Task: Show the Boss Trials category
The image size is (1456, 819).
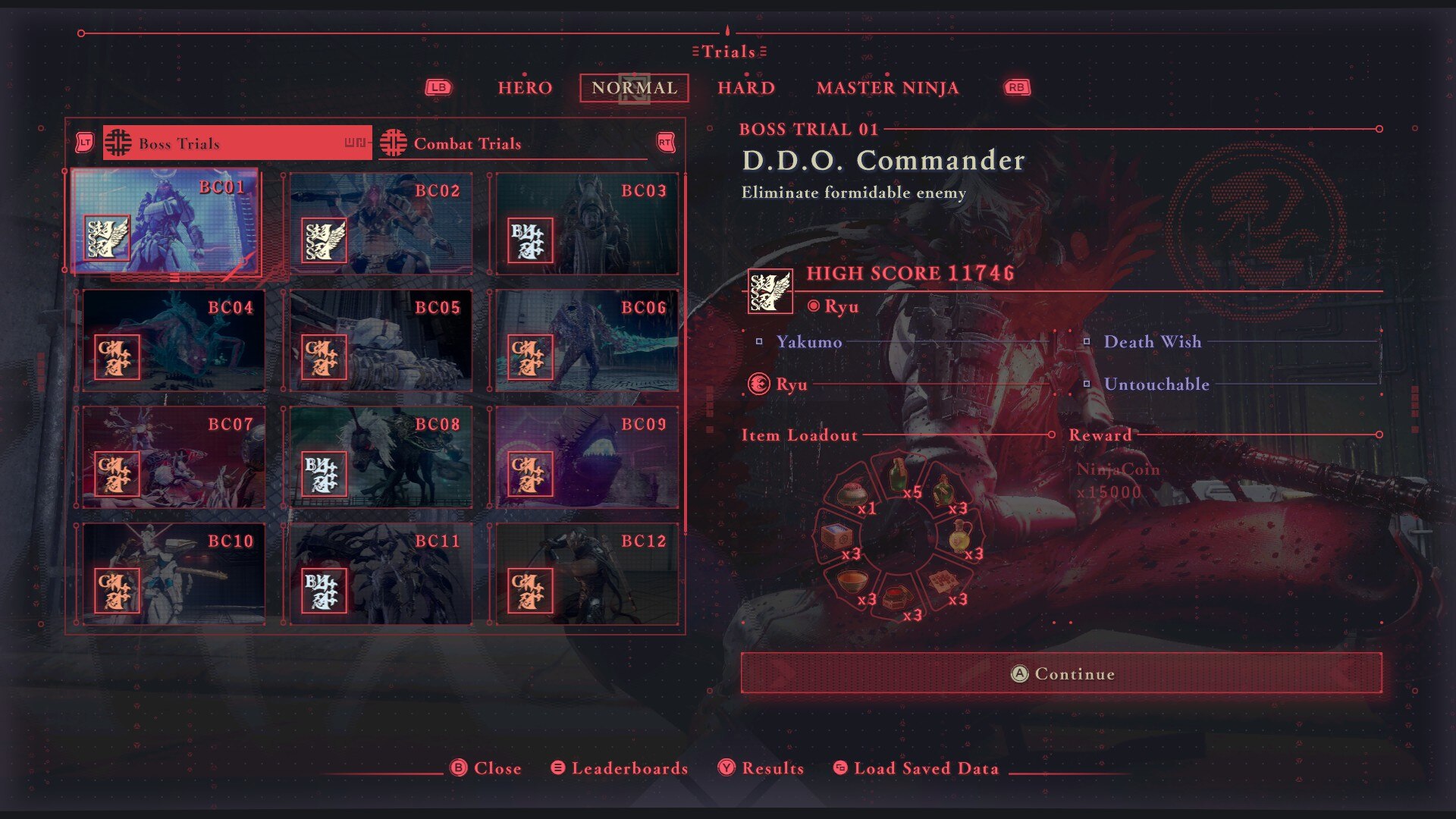Action: (x=237, y=143)
